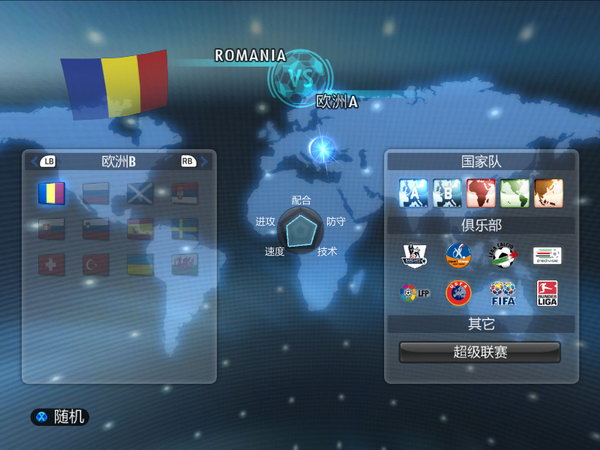Open the Premier League clubs

coord(413,255)
